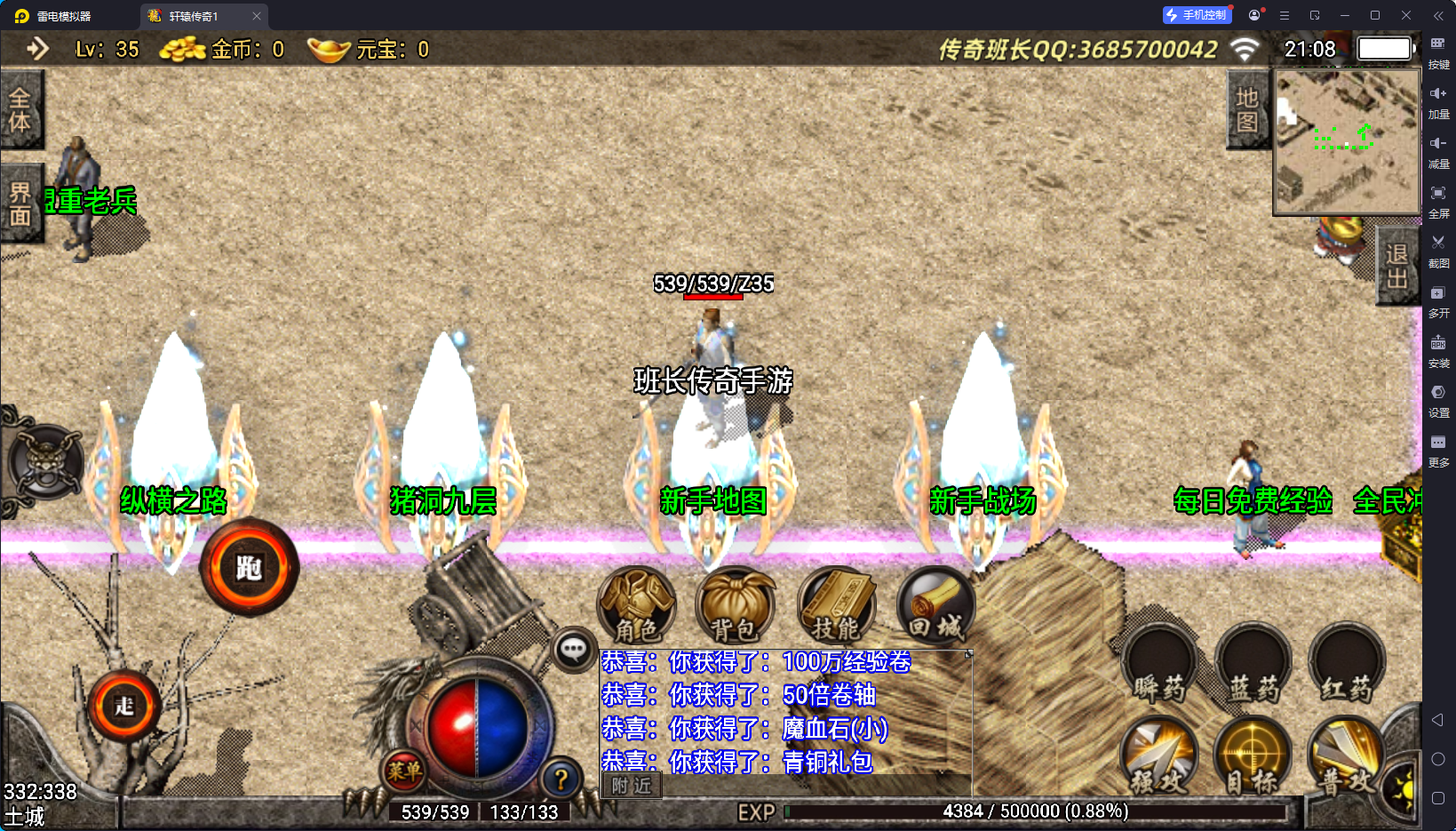Viewport: 1456px width, 831px height.
Task: Open the 技能 skills book
Action: [x=836, y=605]
